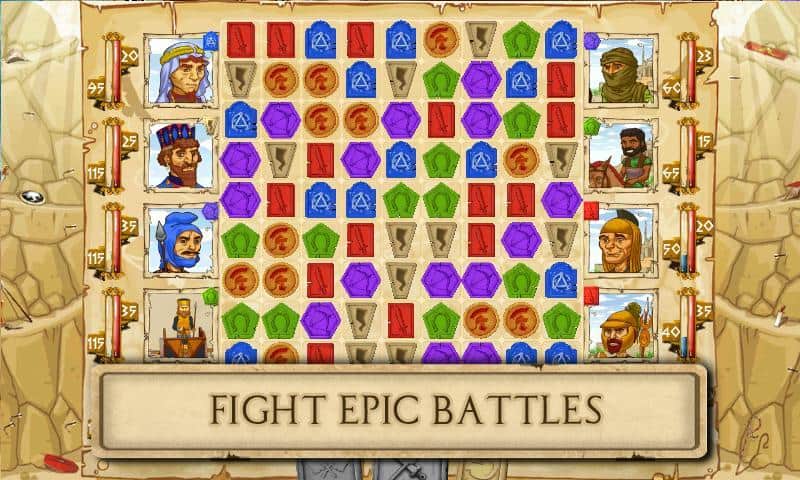Viewport: 800px width, 480px height.
Task: Select the white-haired elder hero portrait
Action: 180,70
